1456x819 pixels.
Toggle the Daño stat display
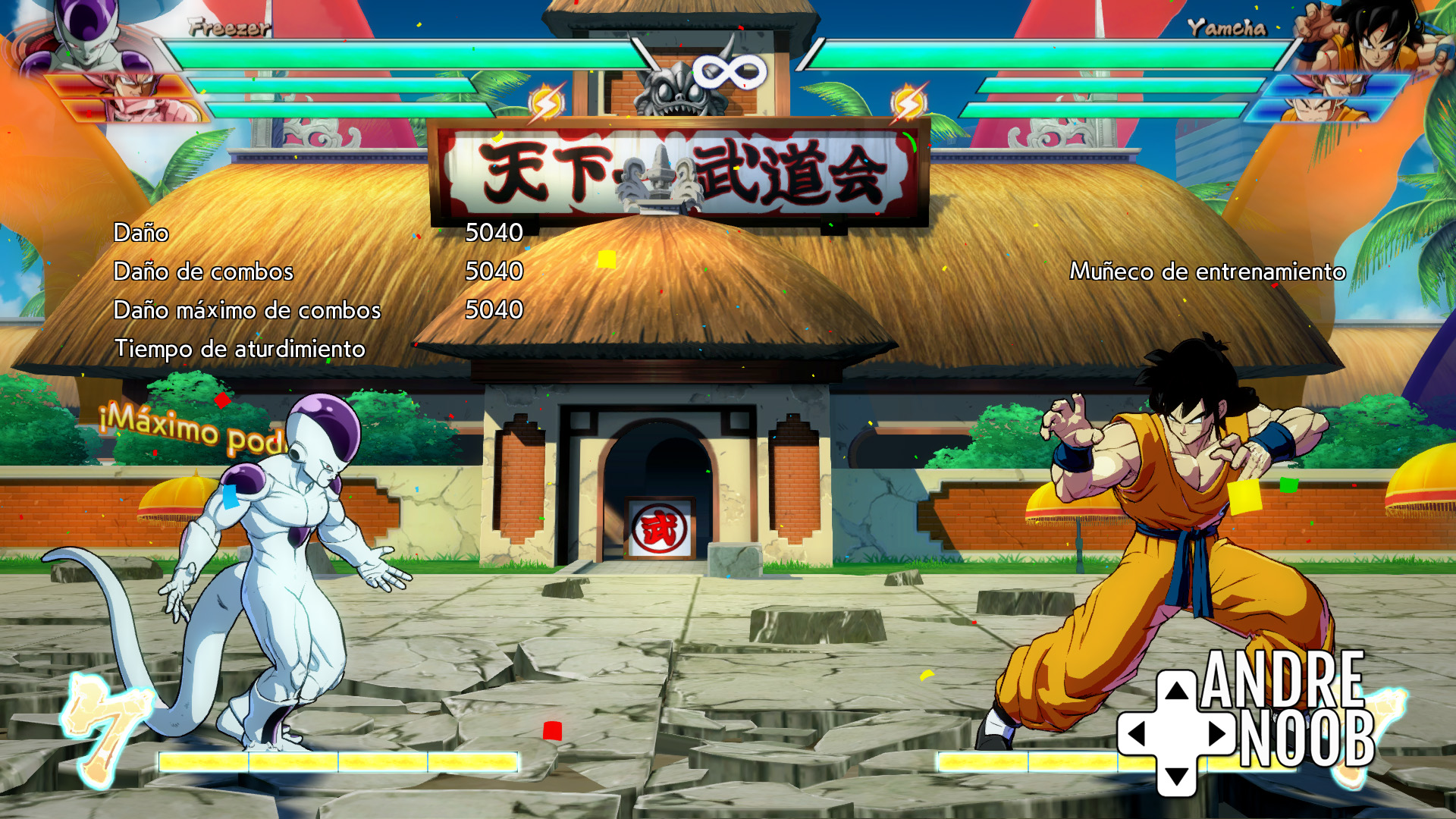140,233
